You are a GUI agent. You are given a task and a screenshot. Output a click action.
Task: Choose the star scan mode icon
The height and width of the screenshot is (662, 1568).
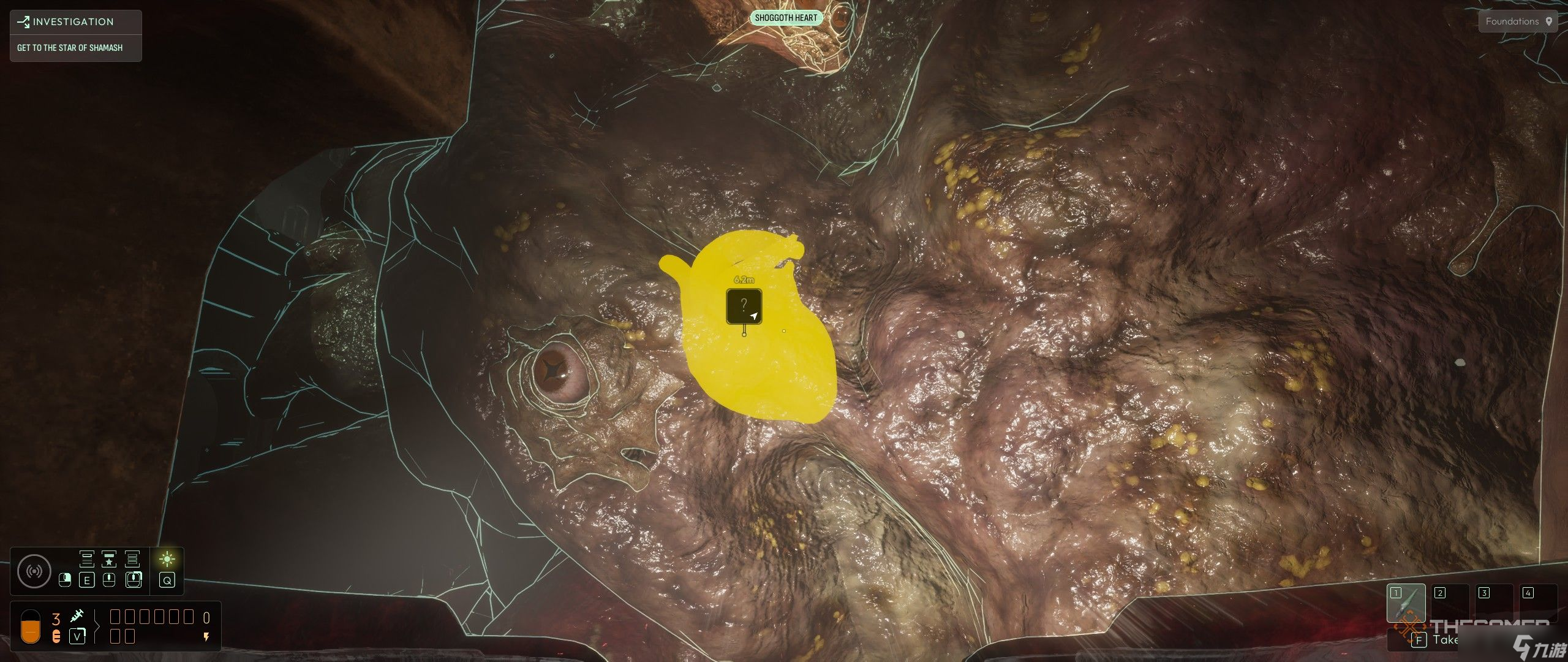coord(109,559)
